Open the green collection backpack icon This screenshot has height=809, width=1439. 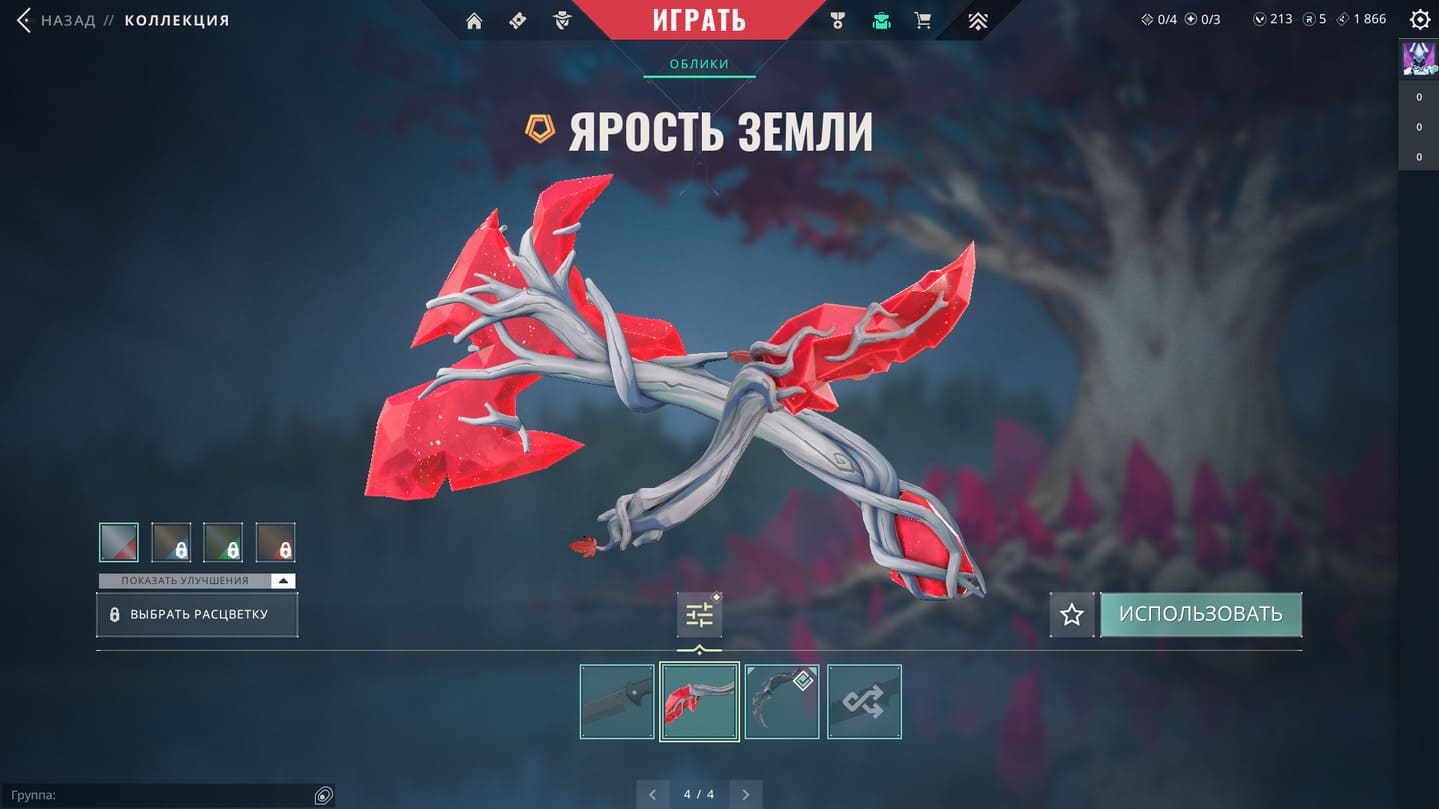click(881, 21)
